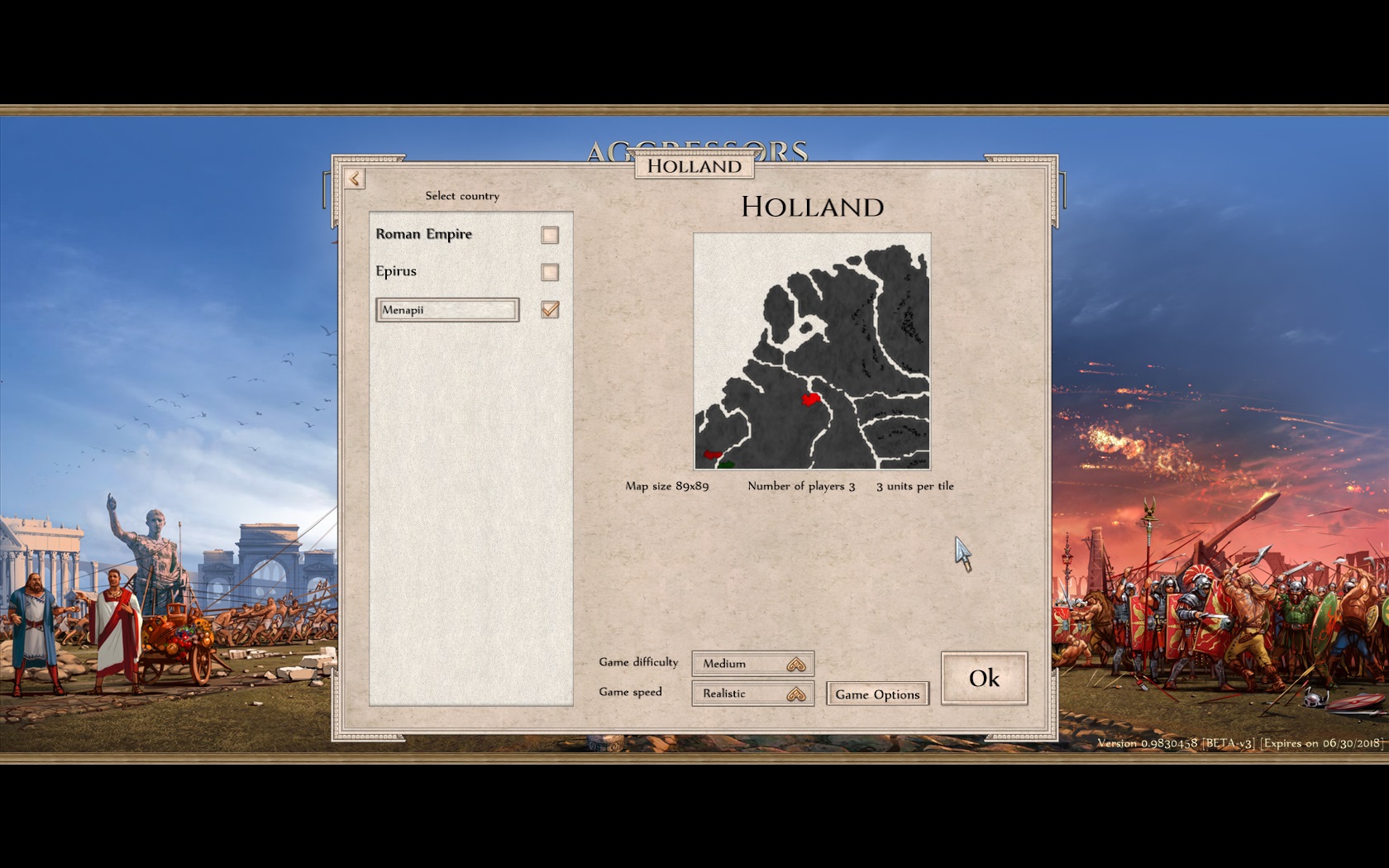Click the gold chevron on Game speed
The width and height of the screenshot is (1389, 868).
tap(796, 693)
